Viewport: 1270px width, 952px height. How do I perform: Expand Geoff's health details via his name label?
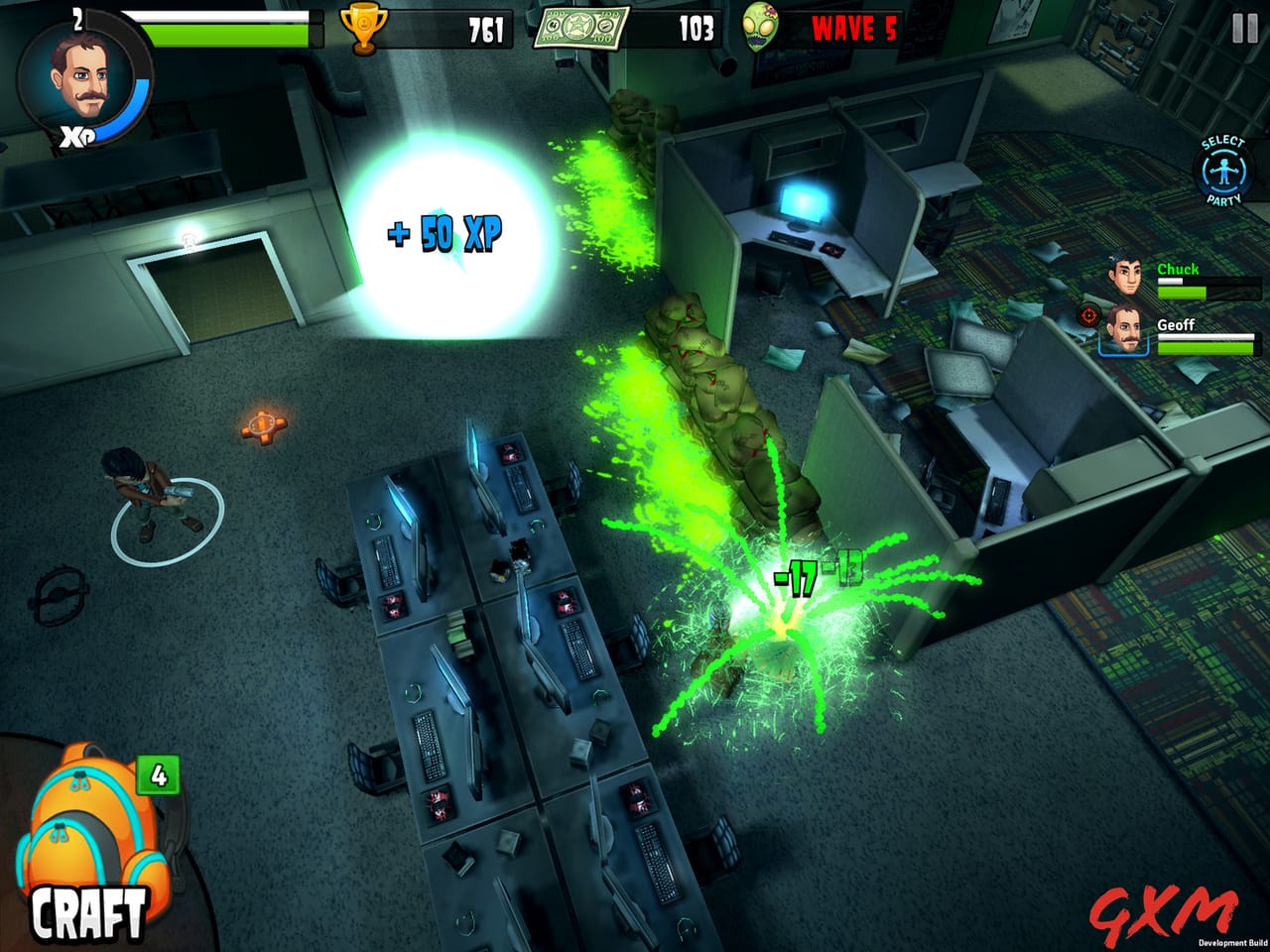tap(1175, 322)
